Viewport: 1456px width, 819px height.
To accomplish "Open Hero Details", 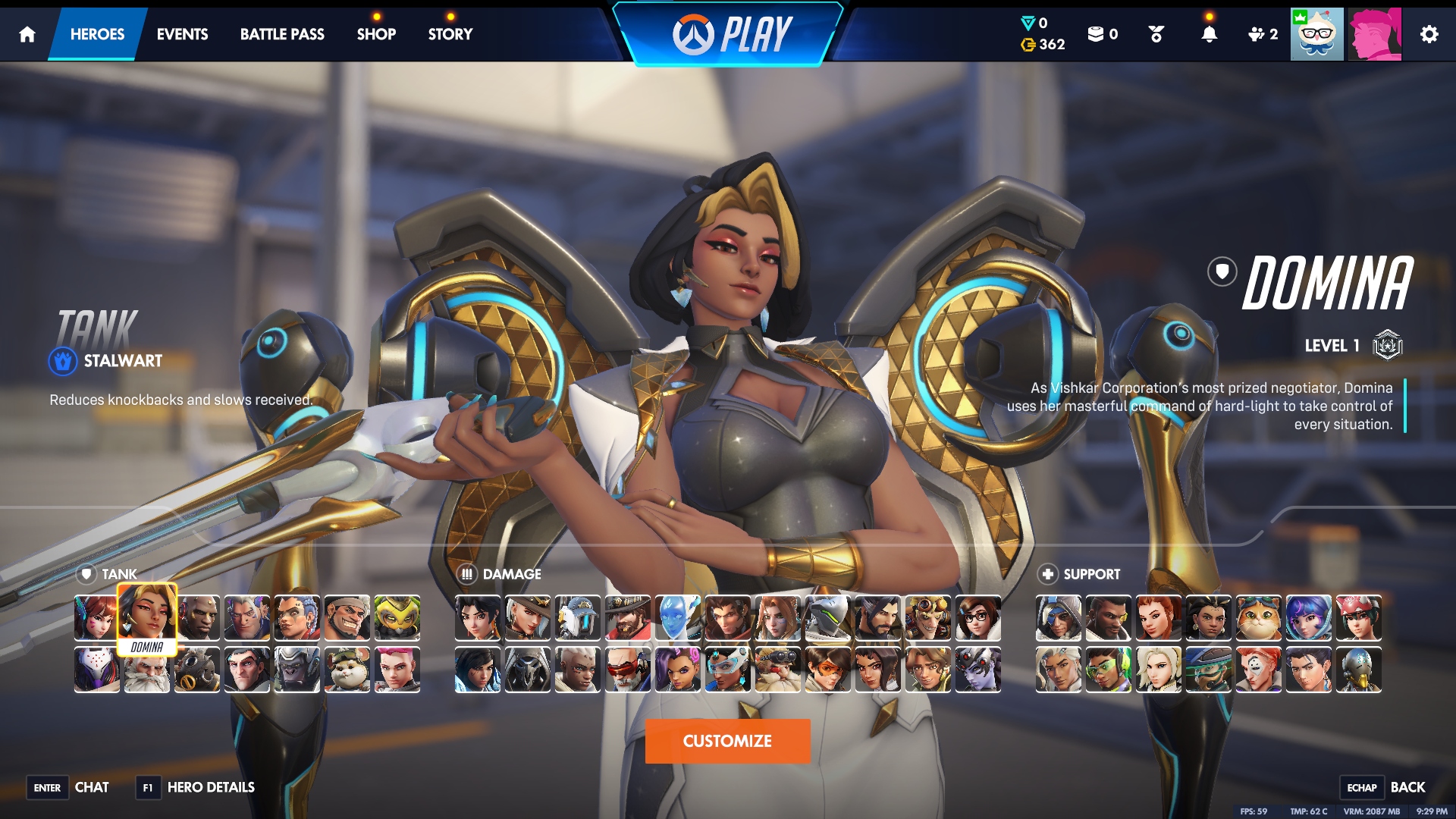I will click(210, 787).
